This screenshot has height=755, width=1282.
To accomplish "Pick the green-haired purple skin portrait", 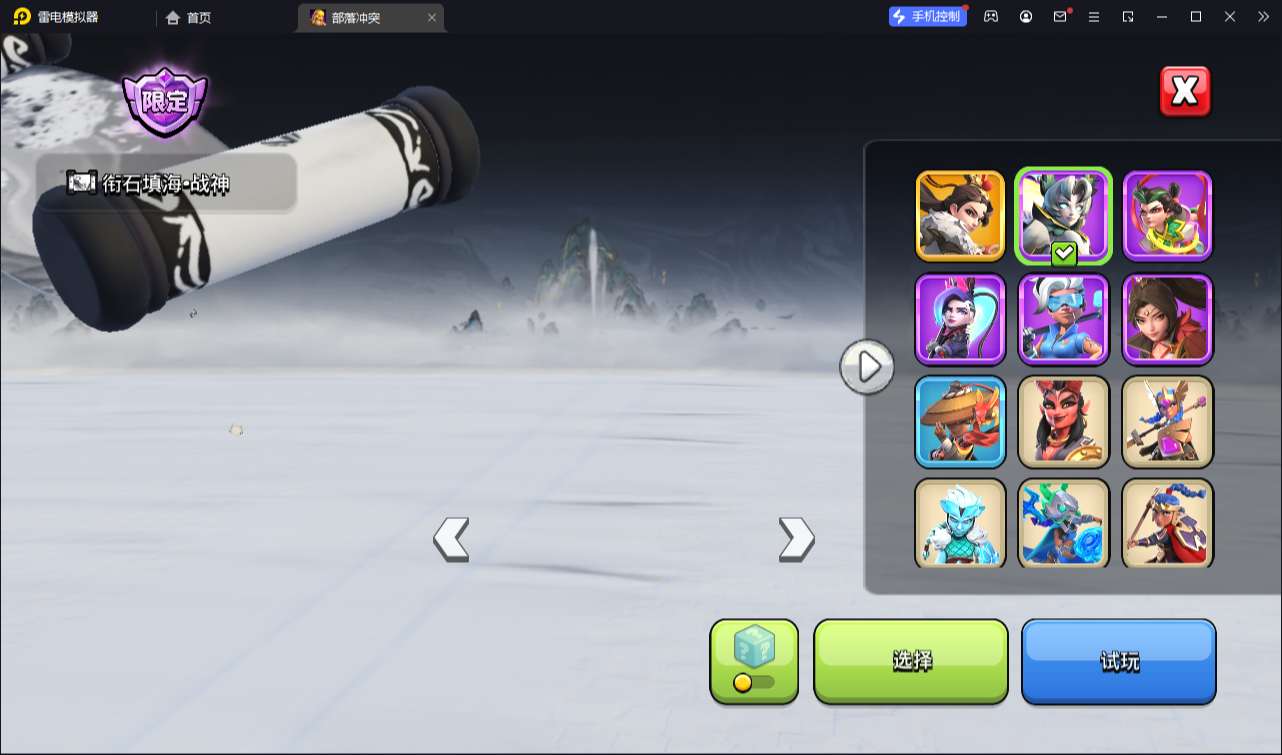I will (1167, 216).
